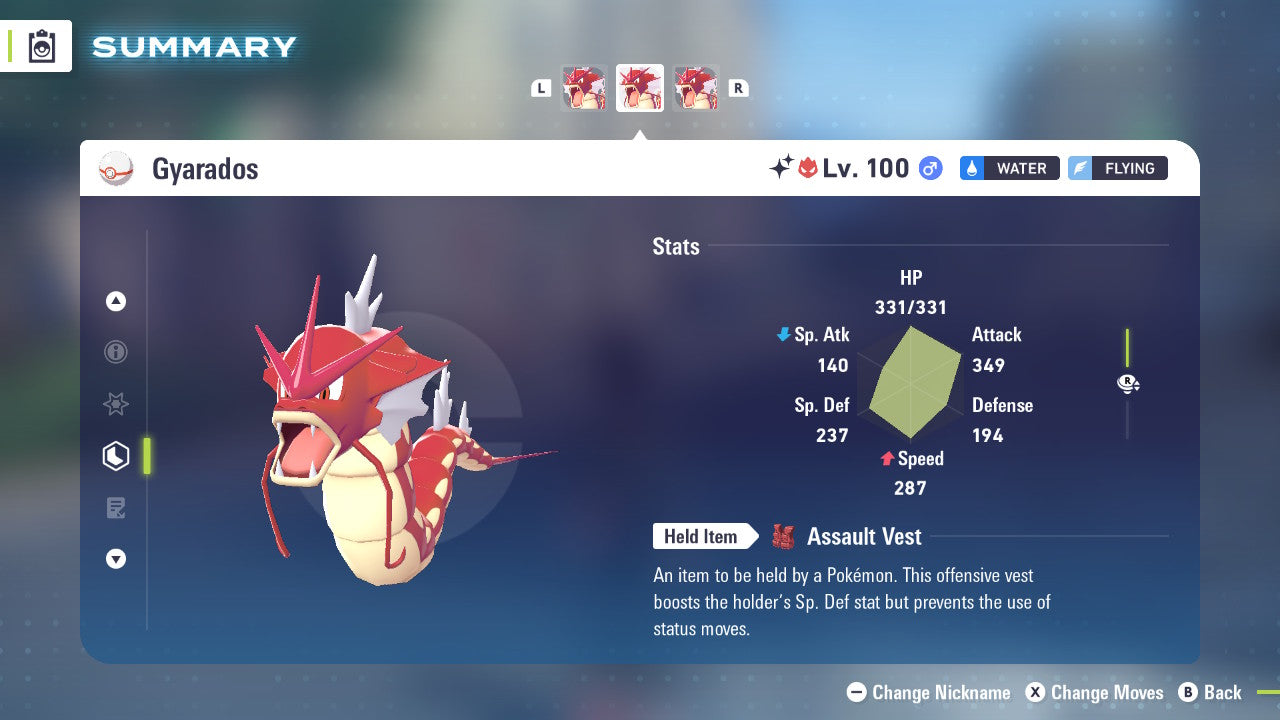Select the info page icon in the sidebar
This screenshot has height=720, width=1280.
116,352
